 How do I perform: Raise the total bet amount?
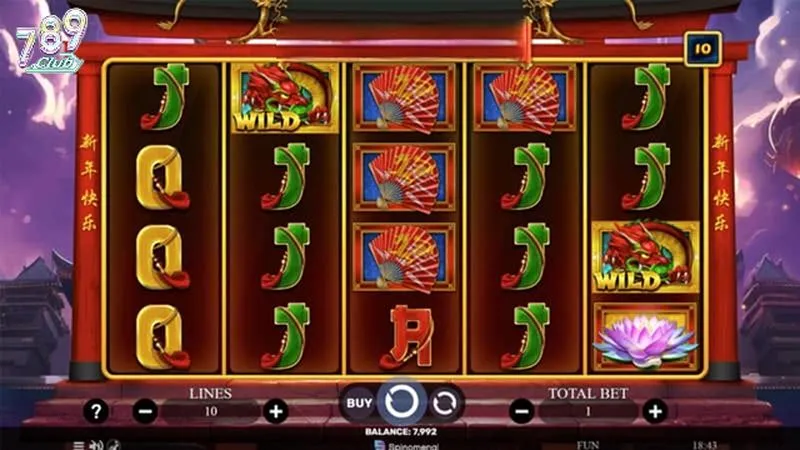[x=654, y=411]
